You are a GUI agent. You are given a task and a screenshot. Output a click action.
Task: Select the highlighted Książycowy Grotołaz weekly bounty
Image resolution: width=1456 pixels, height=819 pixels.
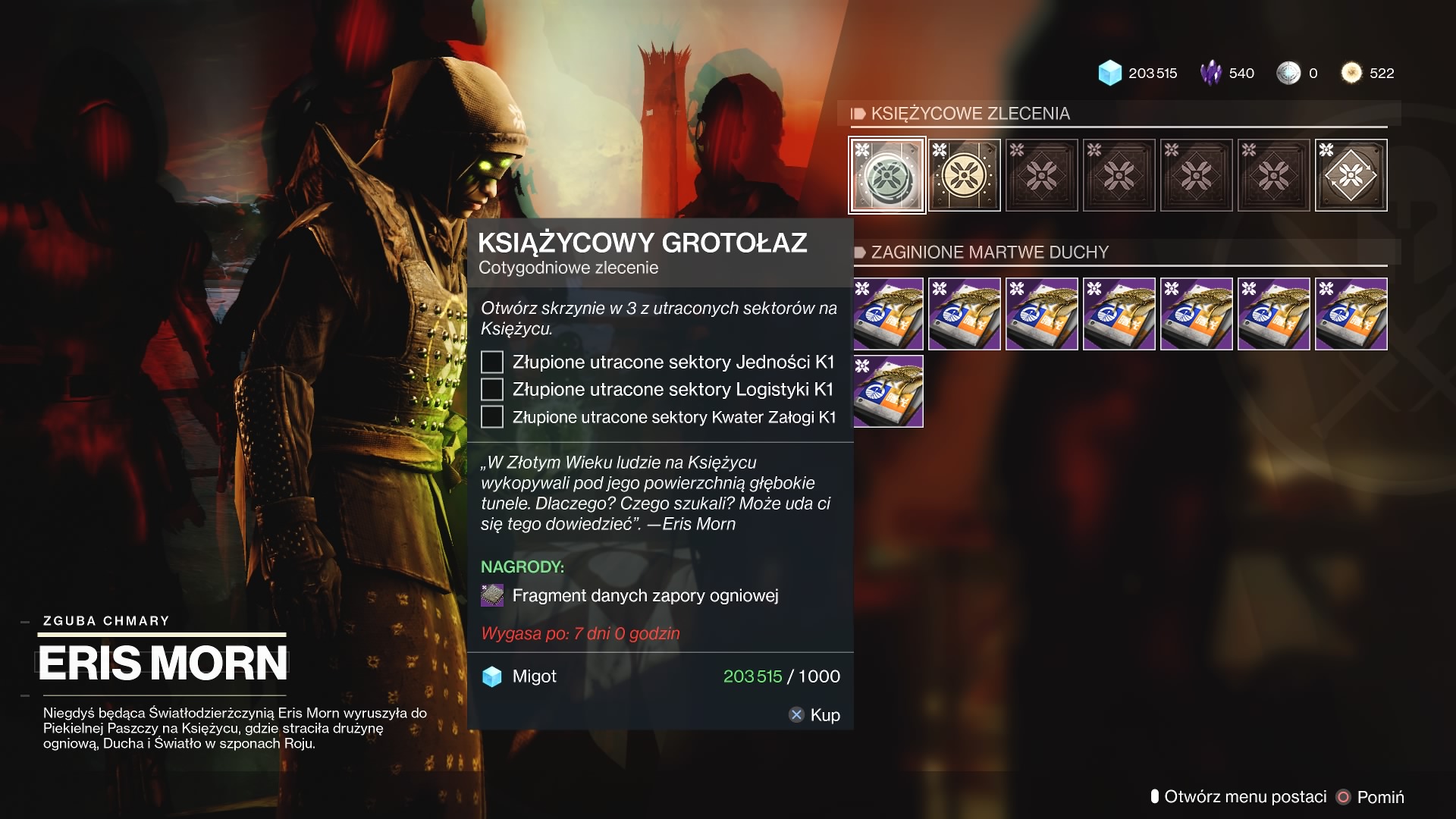tap(886, 175)
